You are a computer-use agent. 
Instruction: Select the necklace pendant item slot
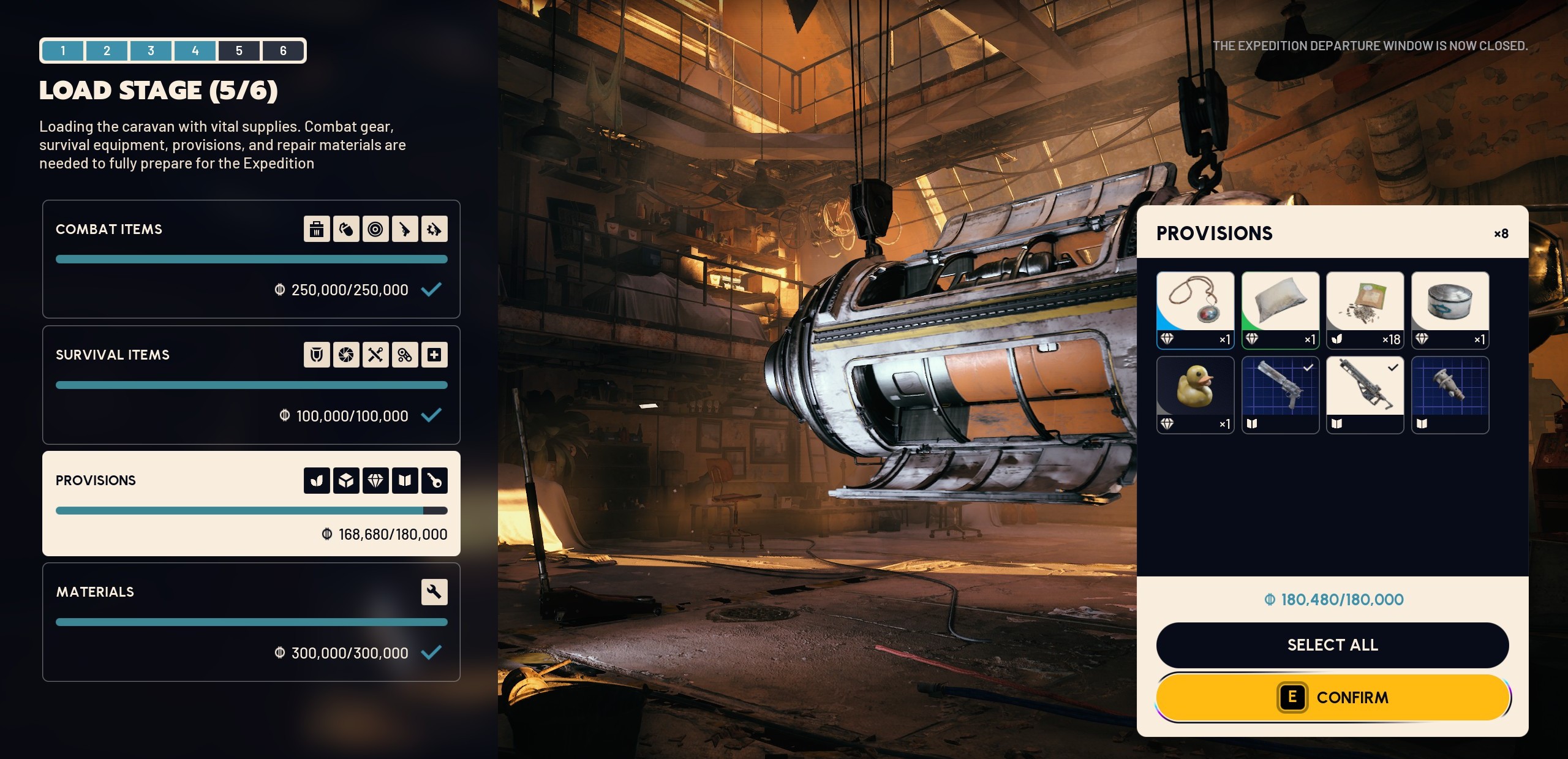[1195, 310]
